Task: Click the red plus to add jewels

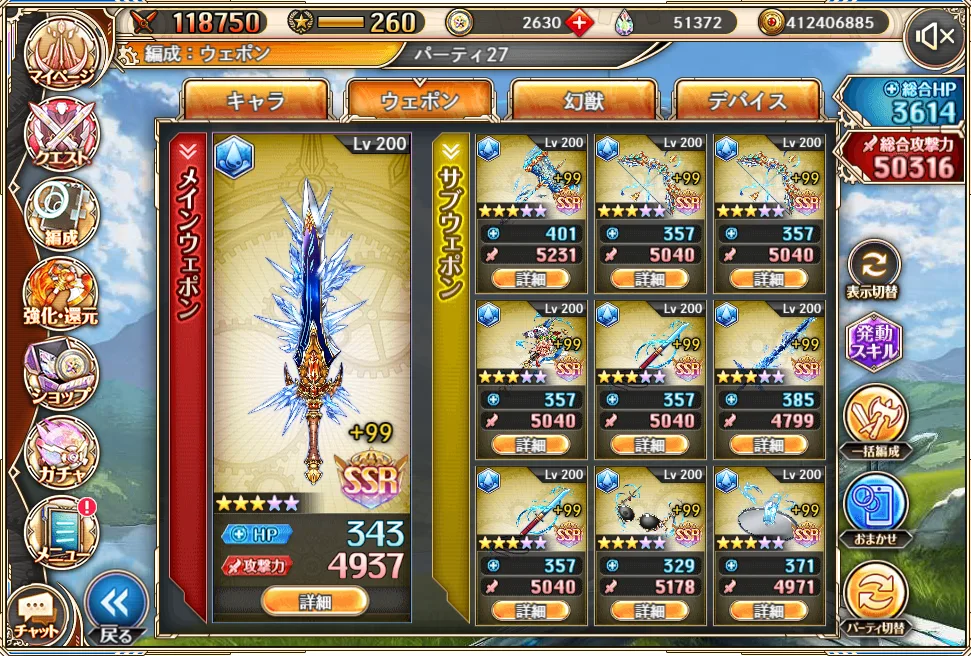Action: [x=580, y=22]
